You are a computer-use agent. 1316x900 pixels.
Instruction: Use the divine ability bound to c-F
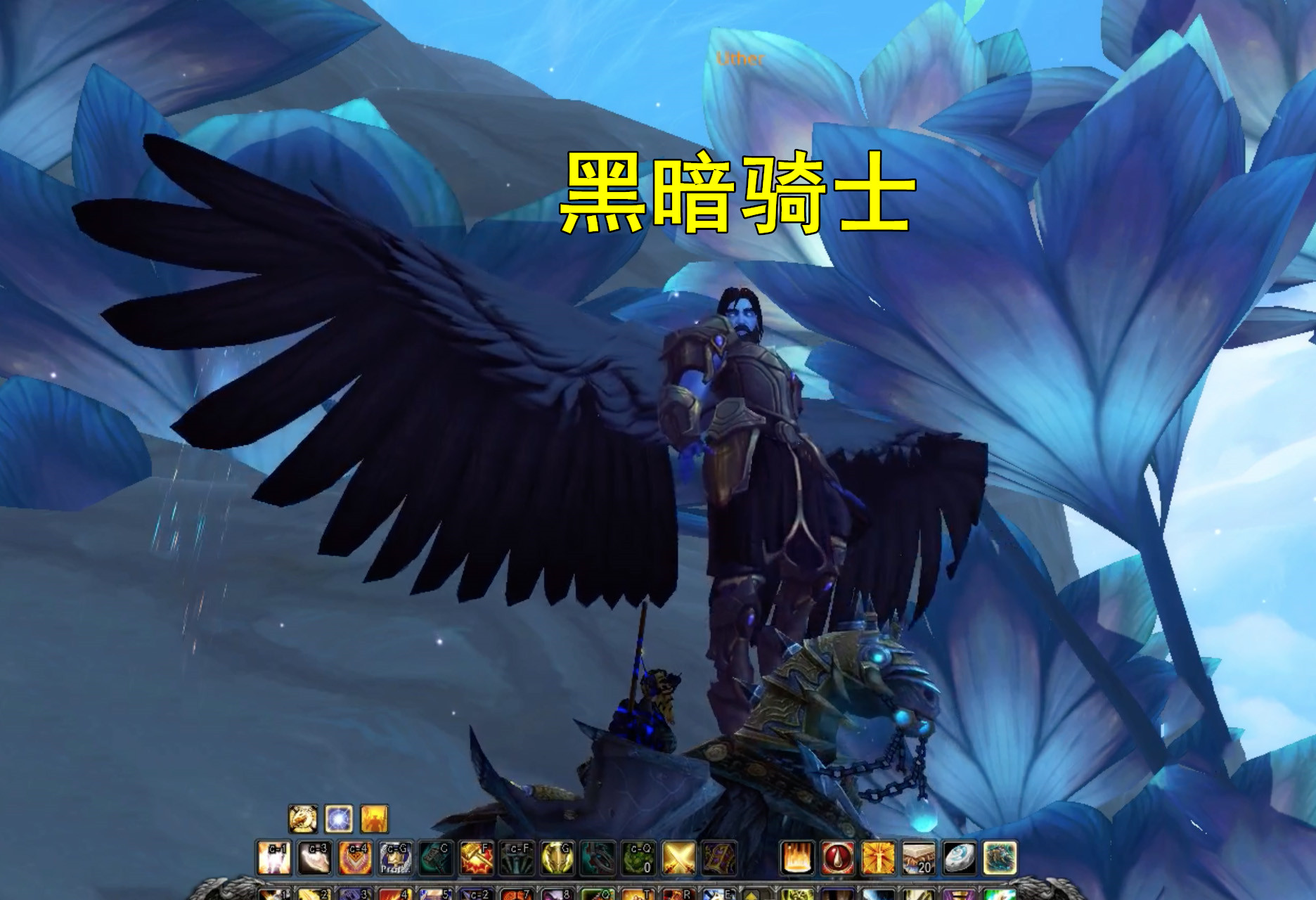click(x=517, y=856)
